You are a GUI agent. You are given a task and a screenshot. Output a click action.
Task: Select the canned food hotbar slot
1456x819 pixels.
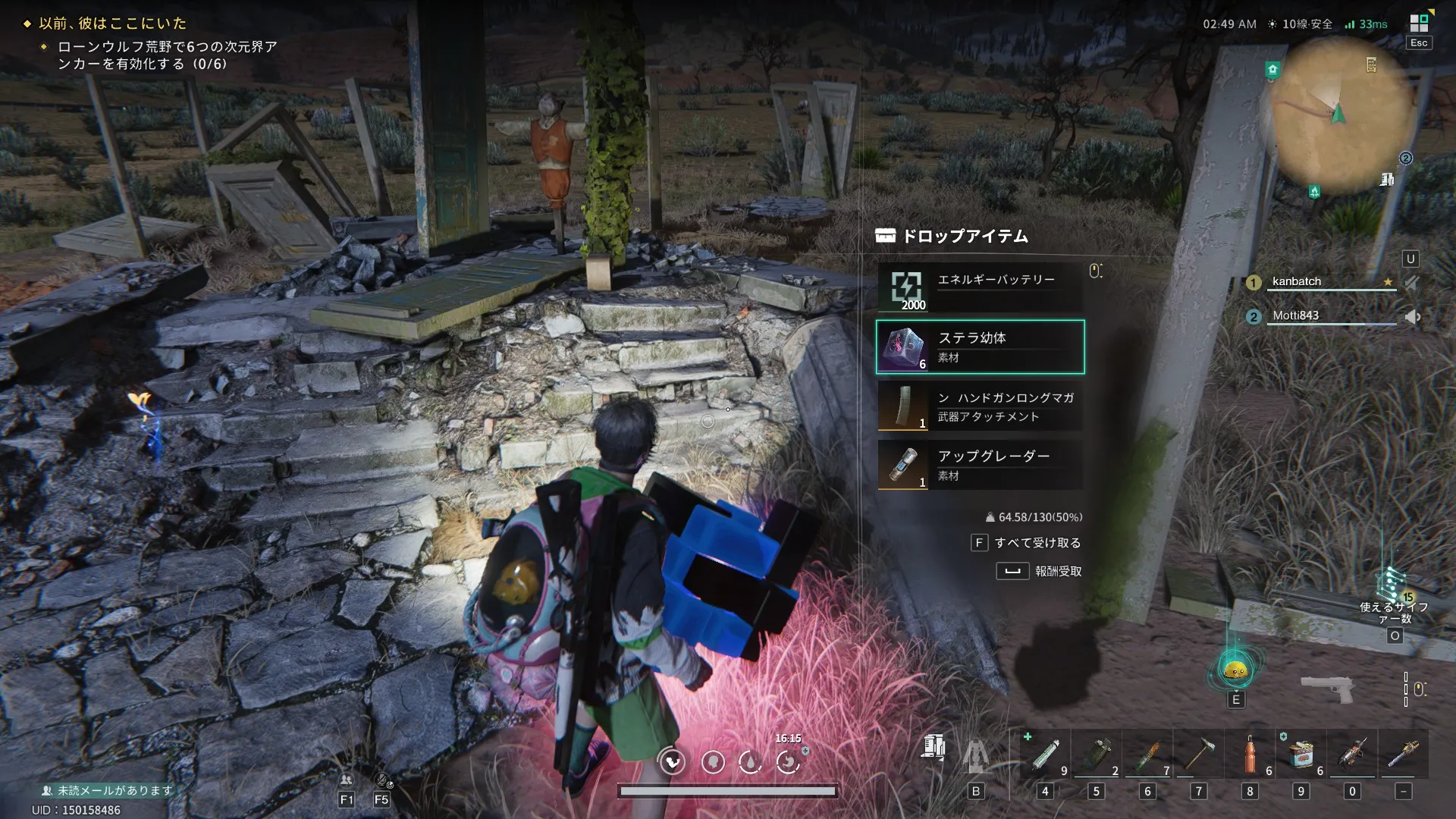point(1301,755)
